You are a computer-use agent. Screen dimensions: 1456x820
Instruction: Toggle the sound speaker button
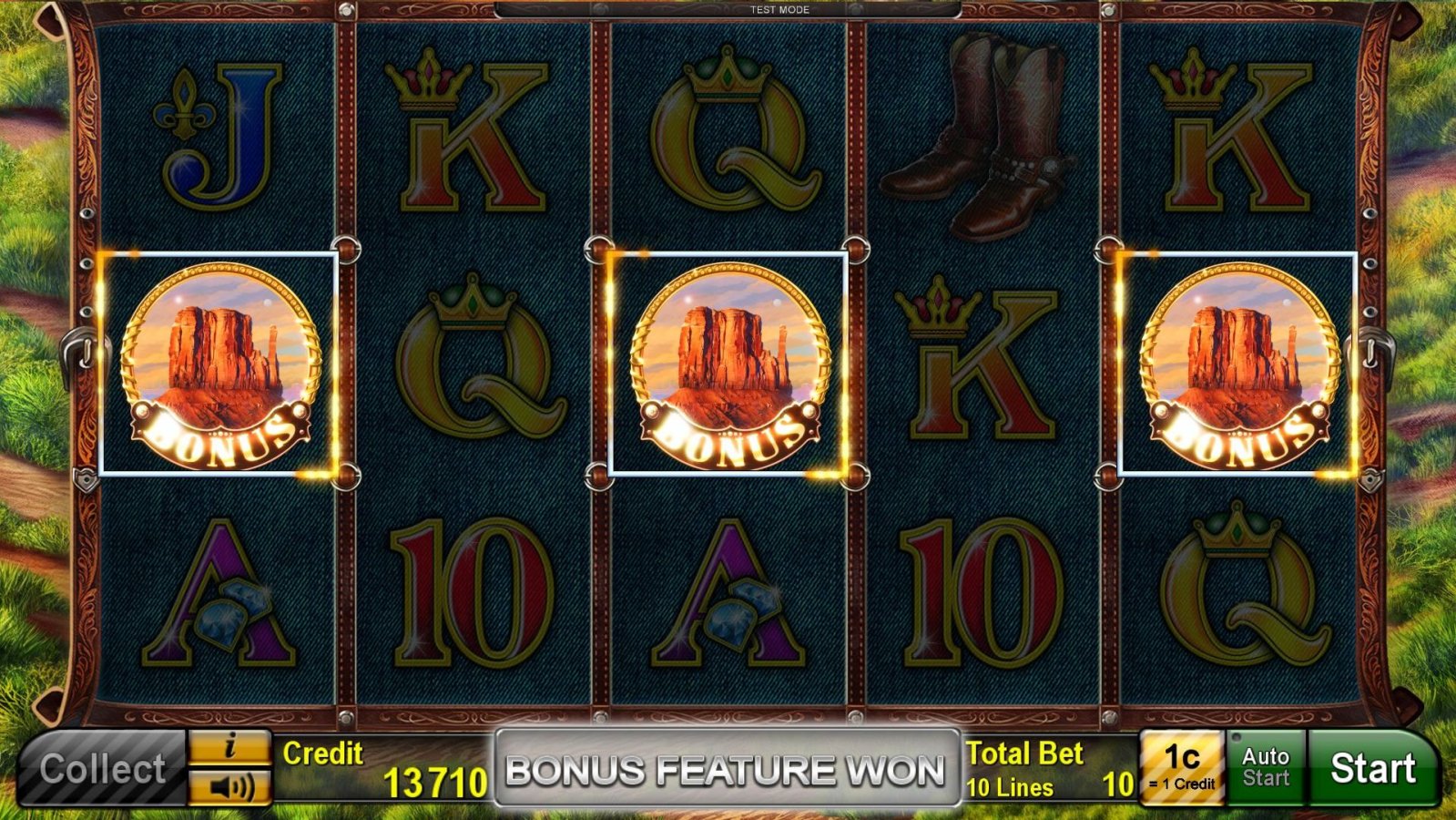229,787
